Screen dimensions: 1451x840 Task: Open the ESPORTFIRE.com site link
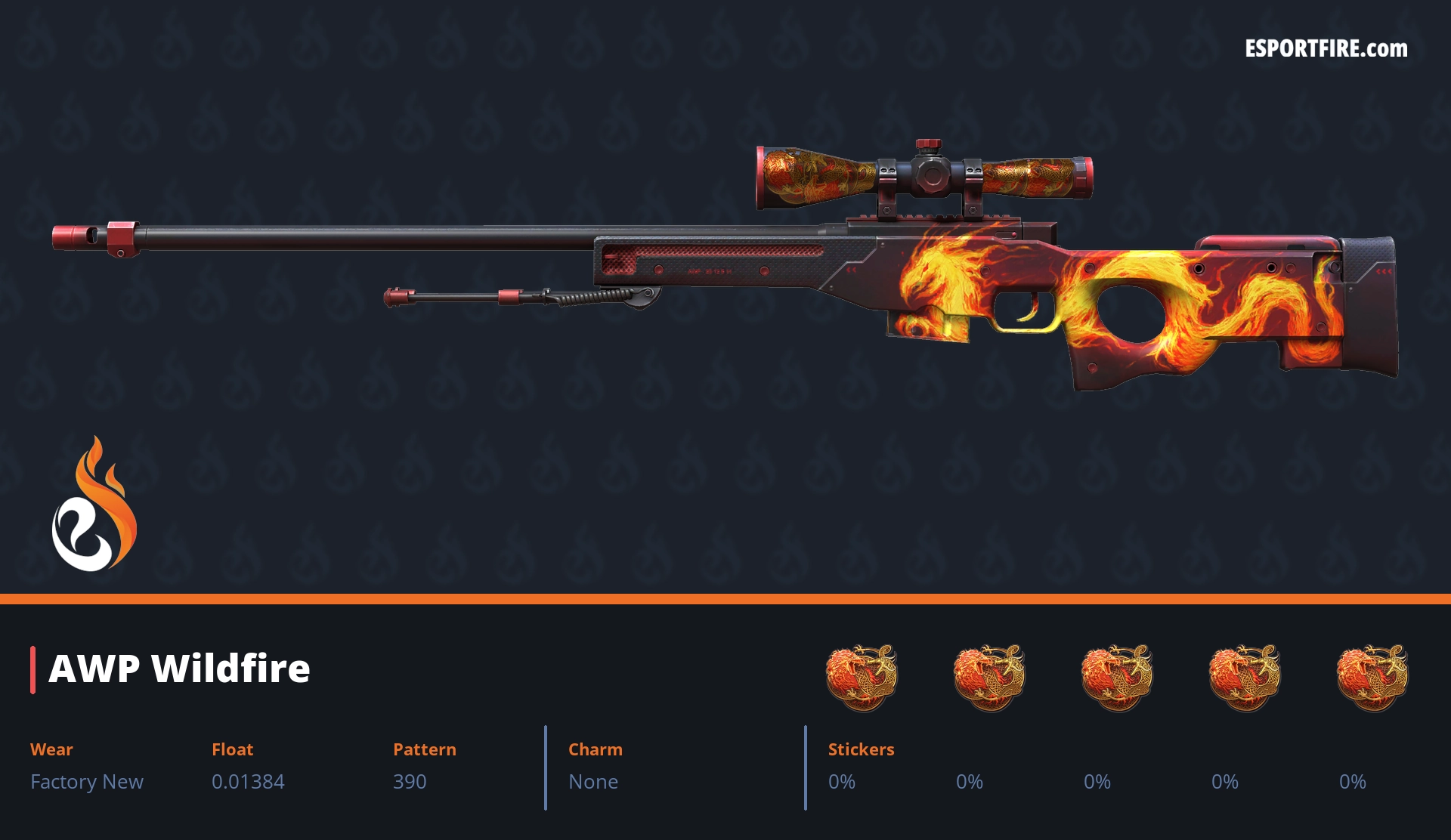1326,49
